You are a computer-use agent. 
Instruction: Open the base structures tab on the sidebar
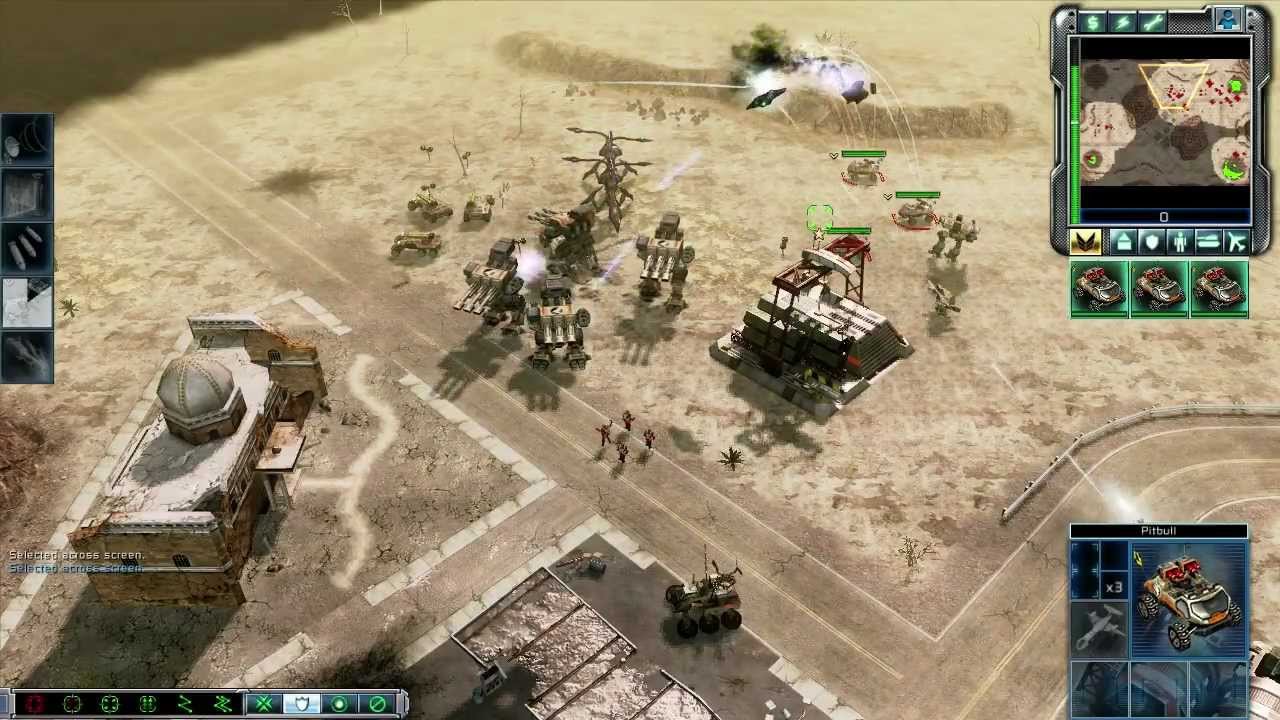pos(1126,242)
